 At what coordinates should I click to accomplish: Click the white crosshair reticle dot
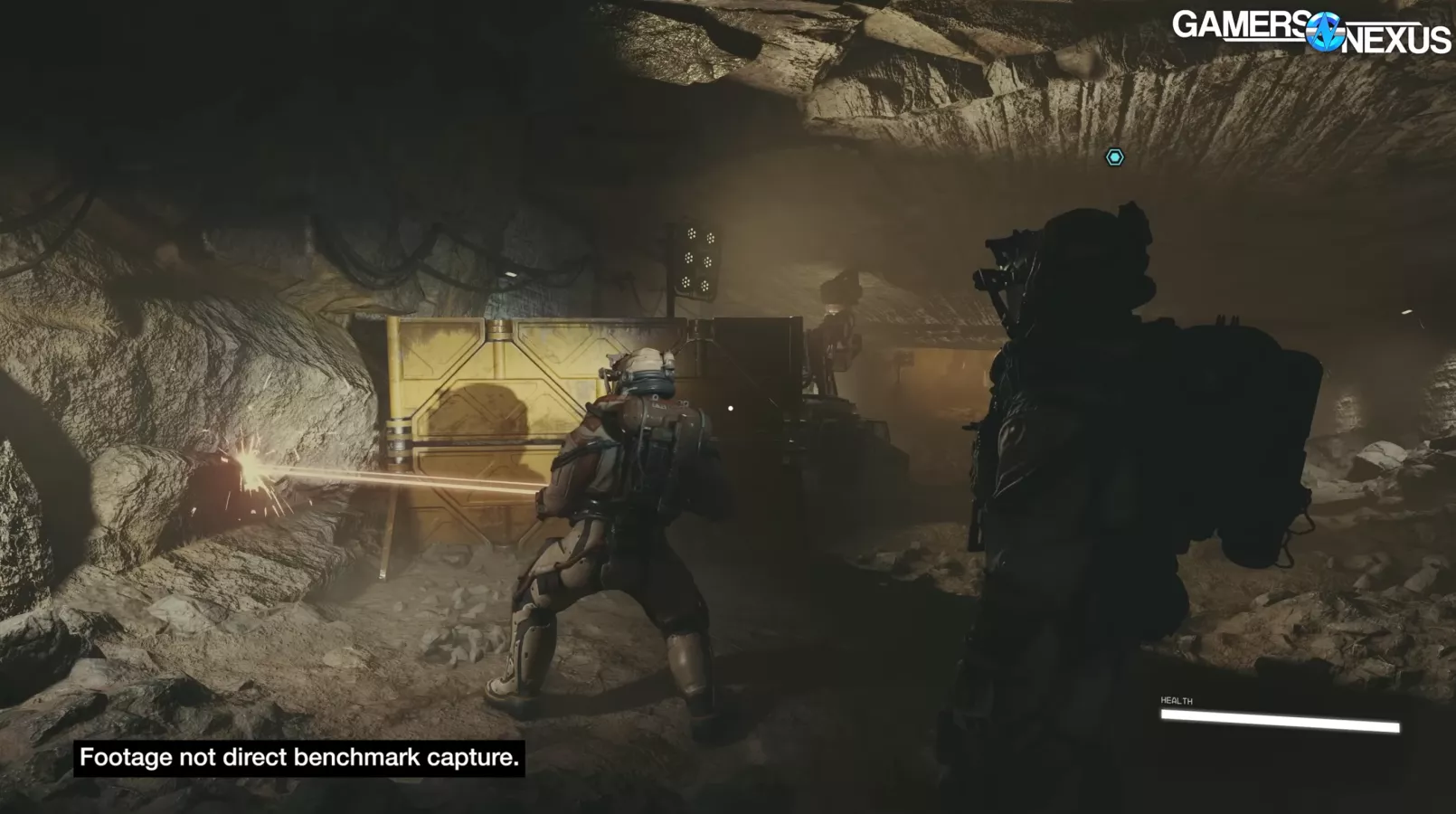click(730, 407)
